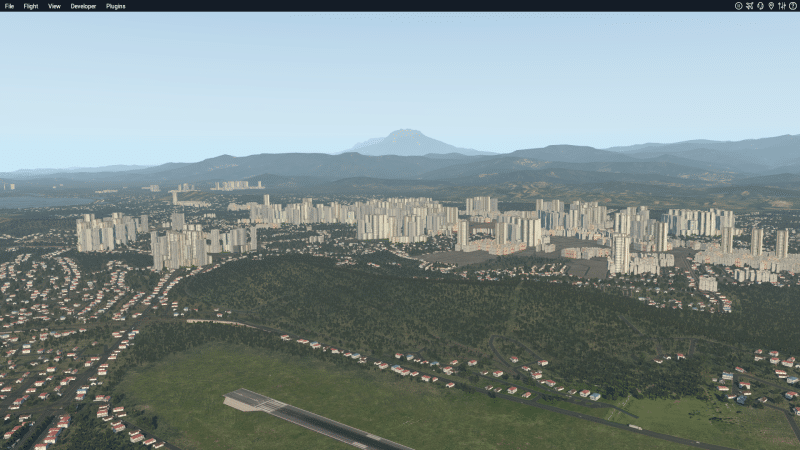Screen dimensions: 800x450
Task: Click the ATC headset icon
Action: pos(760,6)
